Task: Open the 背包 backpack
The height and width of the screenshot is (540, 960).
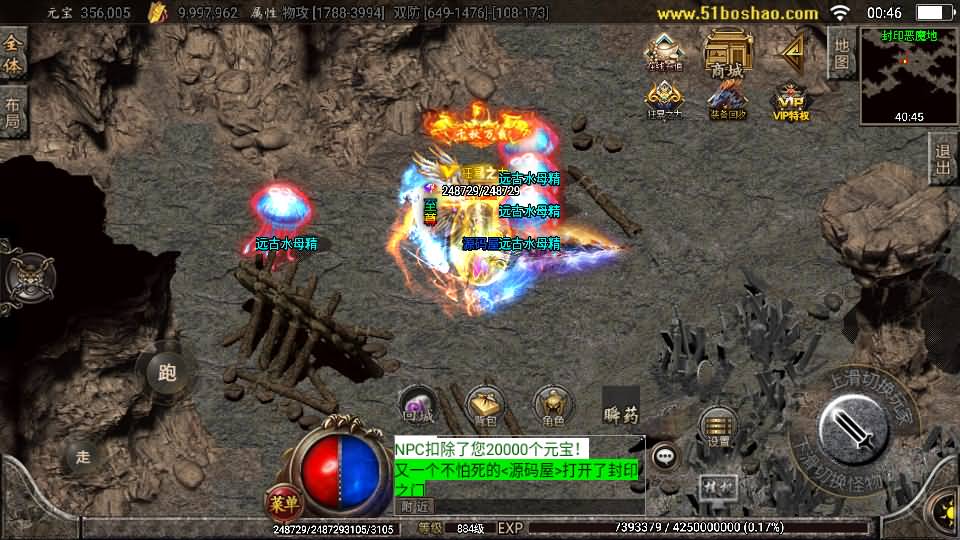Action: 485,404
